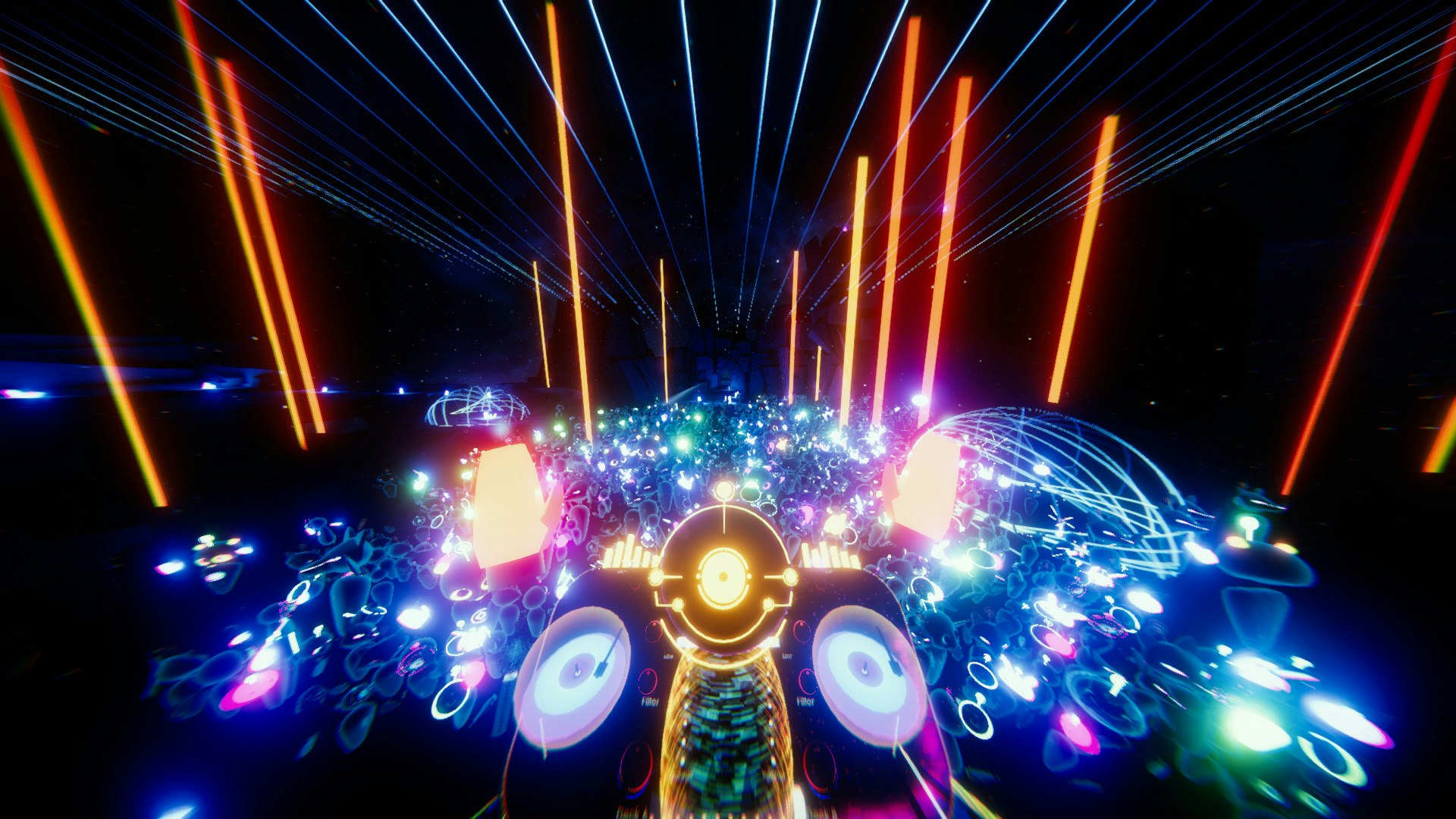The height and width of the screenshot is (819, 1456).
Task: Toggle the left Low knob
Action: (x=652, y=630)
